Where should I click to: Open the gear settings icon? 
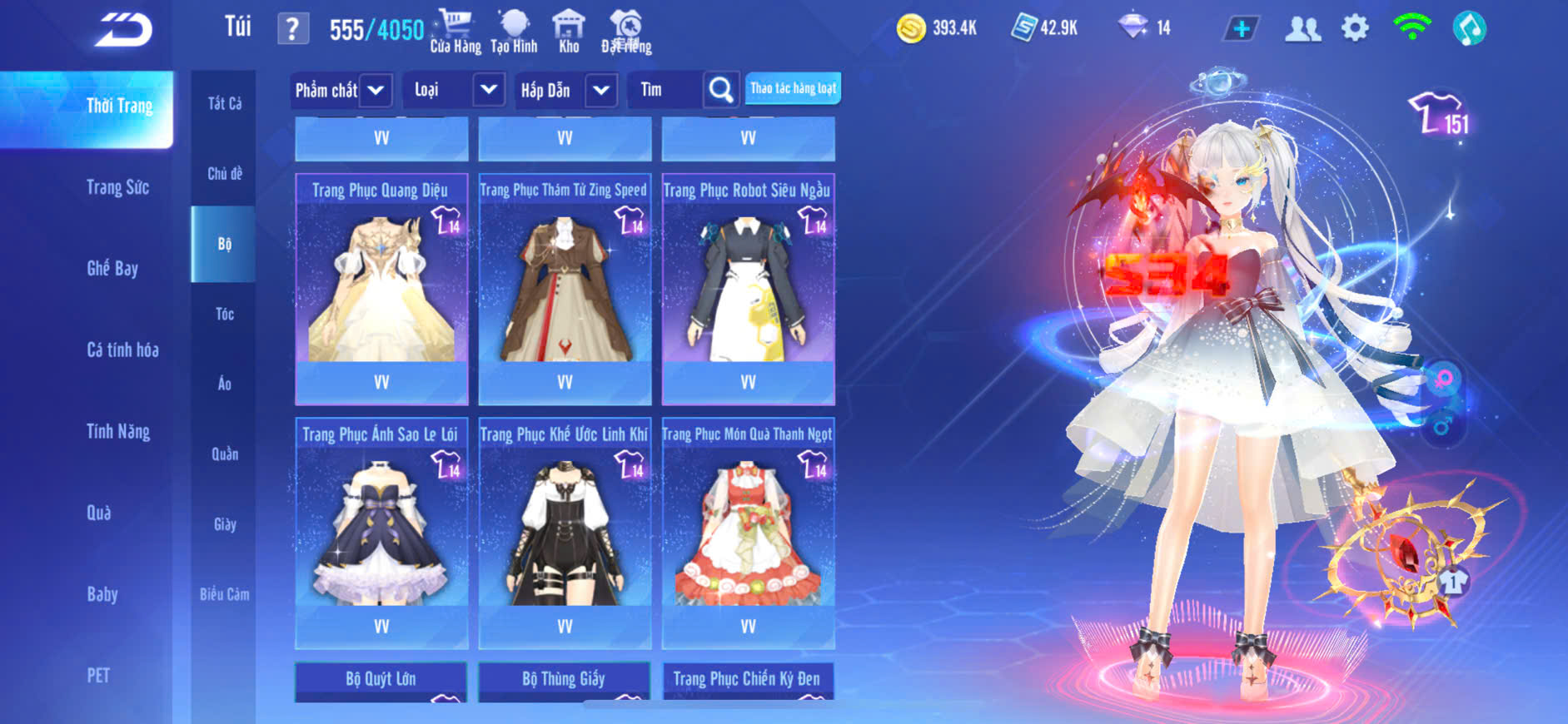(x=1355, y=29)
